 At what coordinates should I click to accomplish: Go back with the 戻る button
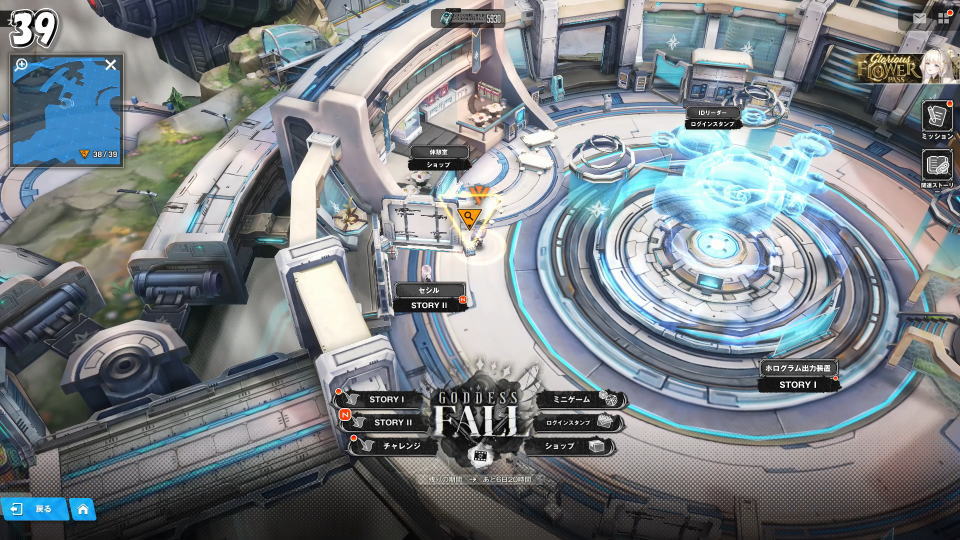point(34,509)
